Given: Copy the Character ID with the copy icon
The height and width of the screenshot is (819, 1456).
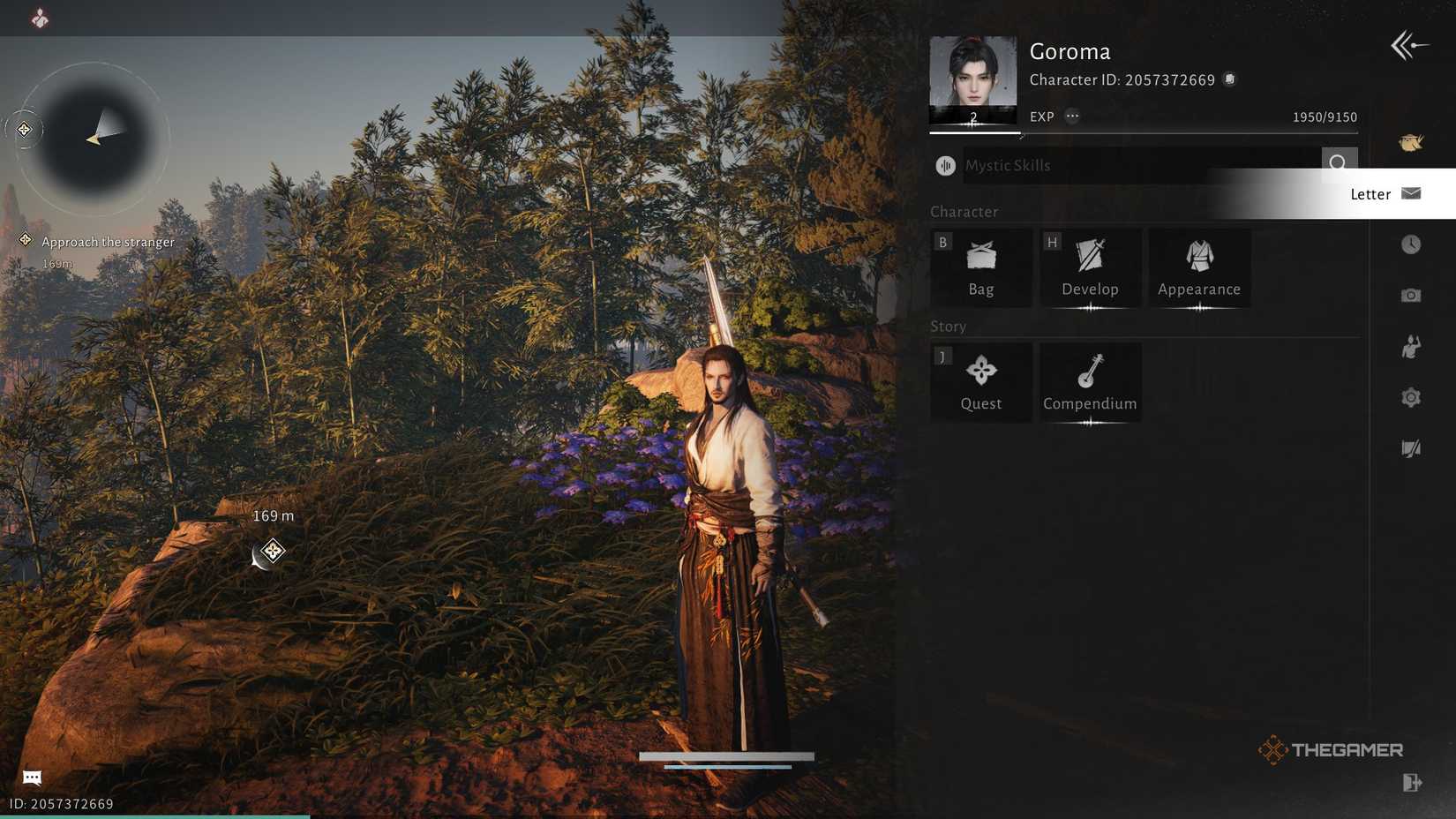Looking at the screenshot, I should tap(1230, 79).
